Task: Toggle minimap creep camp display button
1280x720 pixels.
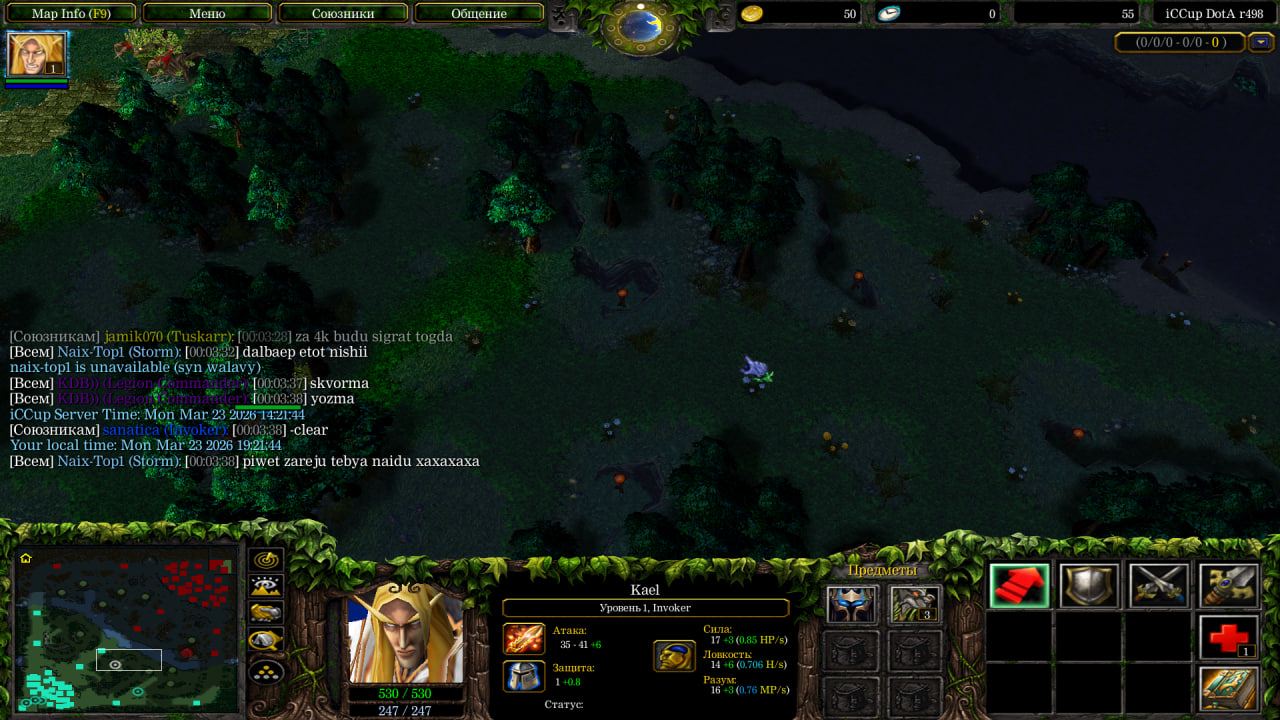Action: tap(266, 640)
